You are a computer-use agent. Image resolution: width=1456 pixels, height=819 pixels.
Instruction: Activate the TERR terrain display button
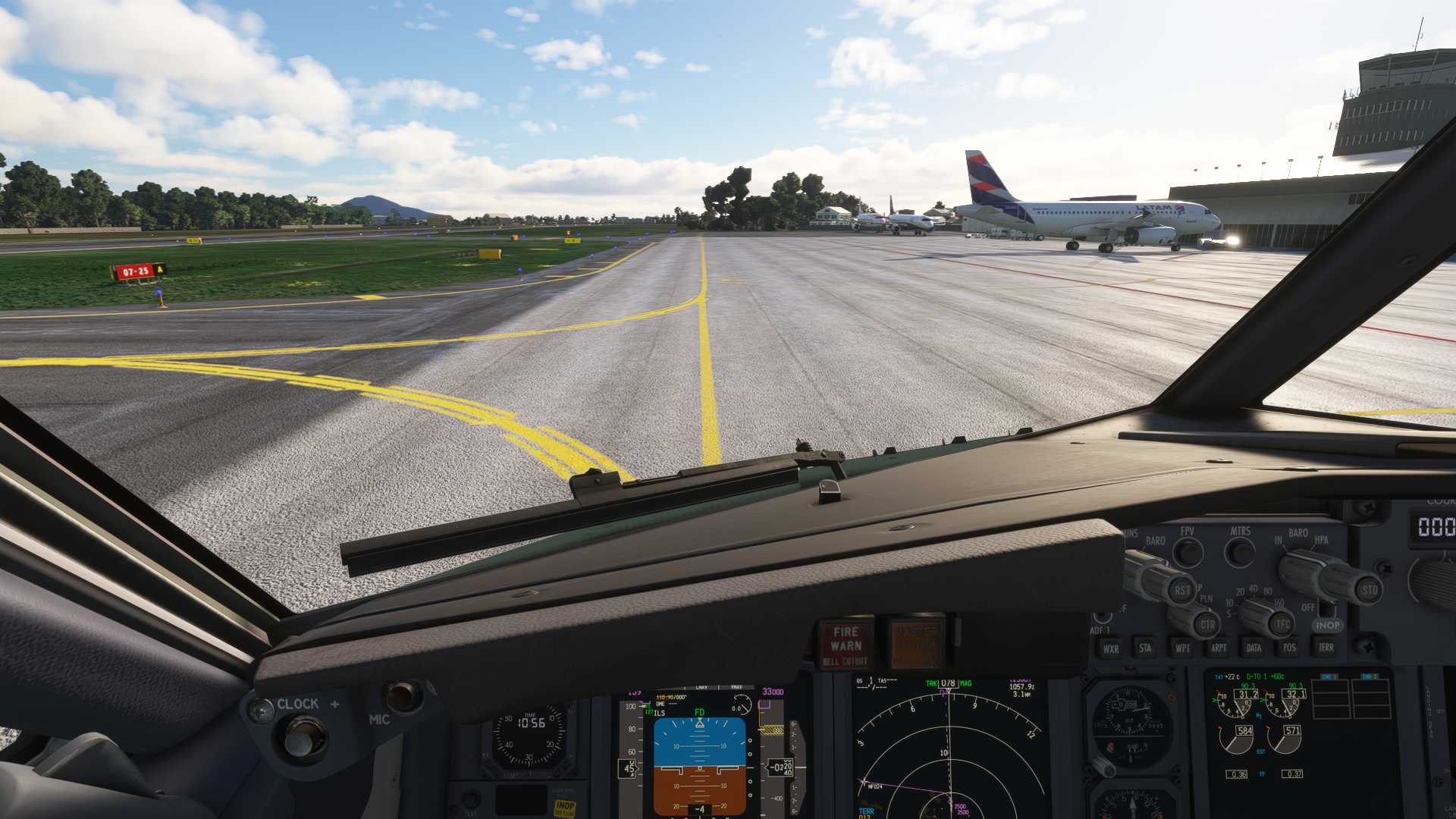click(x=1326, y=647)
